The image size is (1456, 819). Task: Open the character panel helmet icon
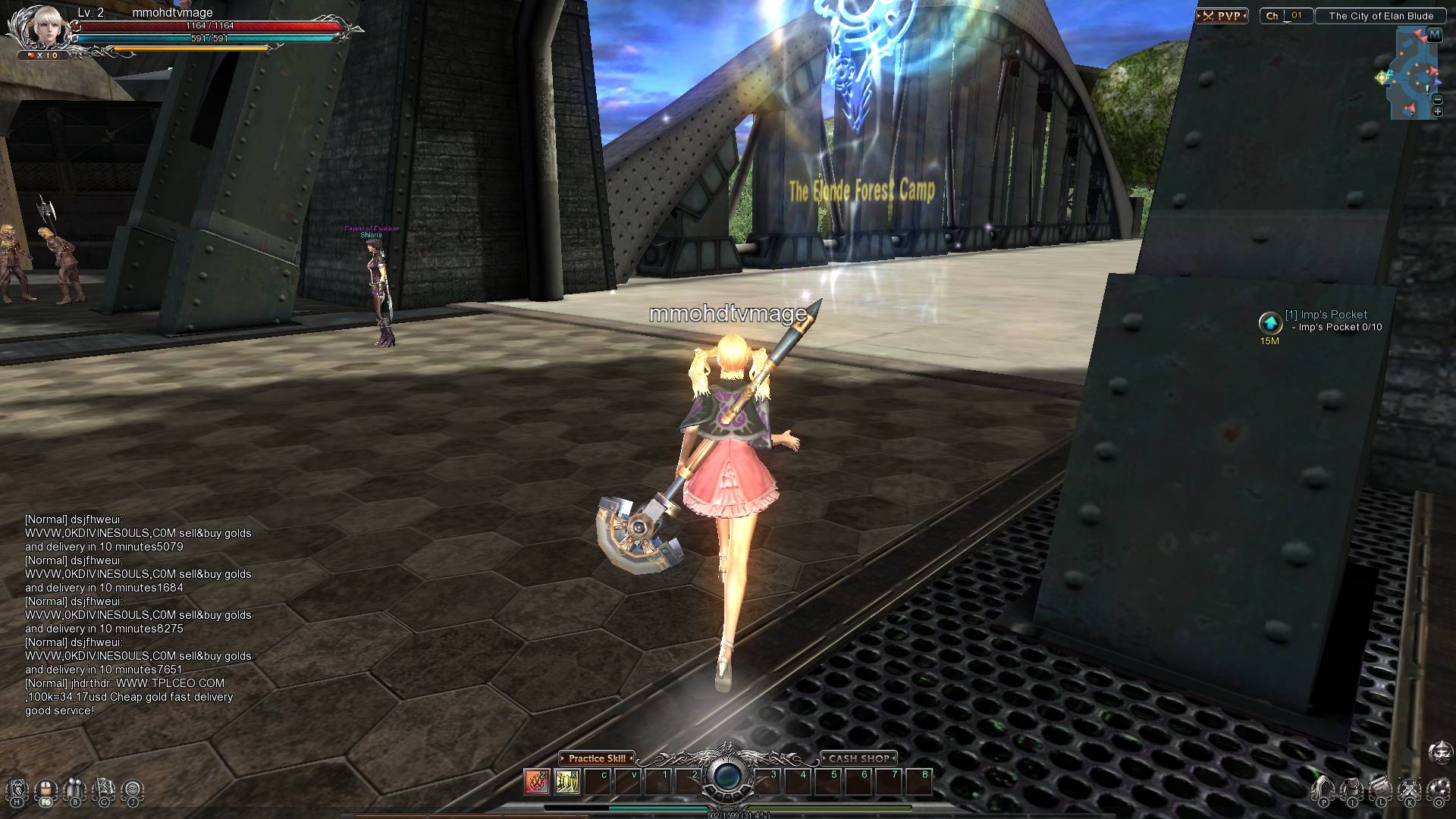click(1323, 790)
